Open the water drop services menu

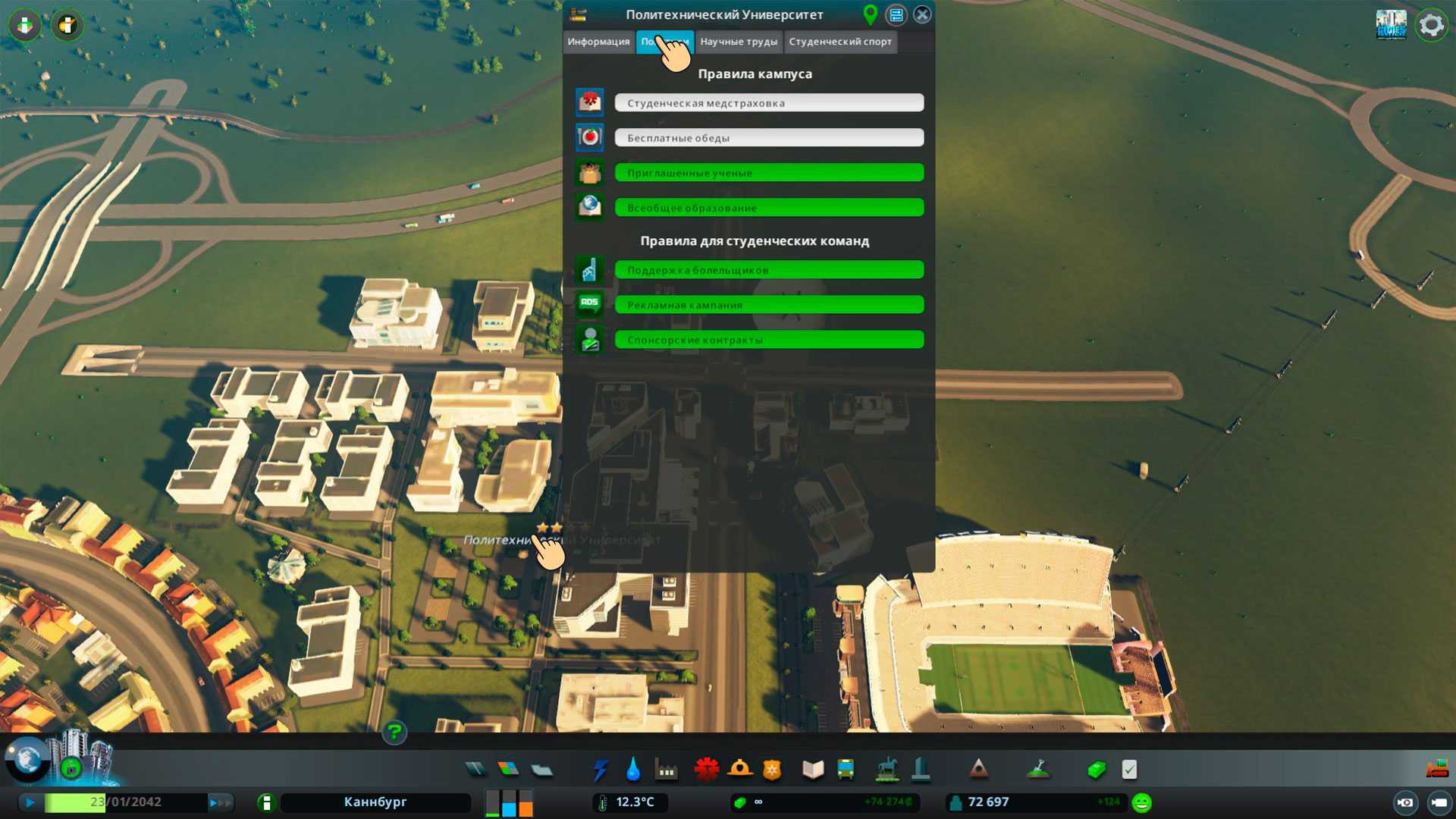(x=633, y=770)
